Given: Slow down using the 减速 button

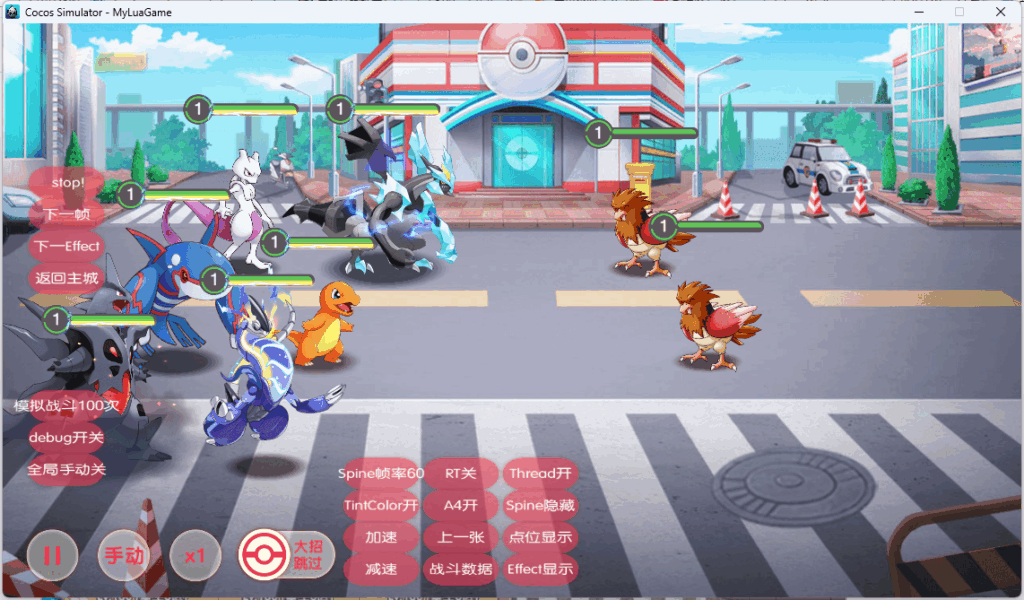Looking at the screenshot, I should (381, 569).
